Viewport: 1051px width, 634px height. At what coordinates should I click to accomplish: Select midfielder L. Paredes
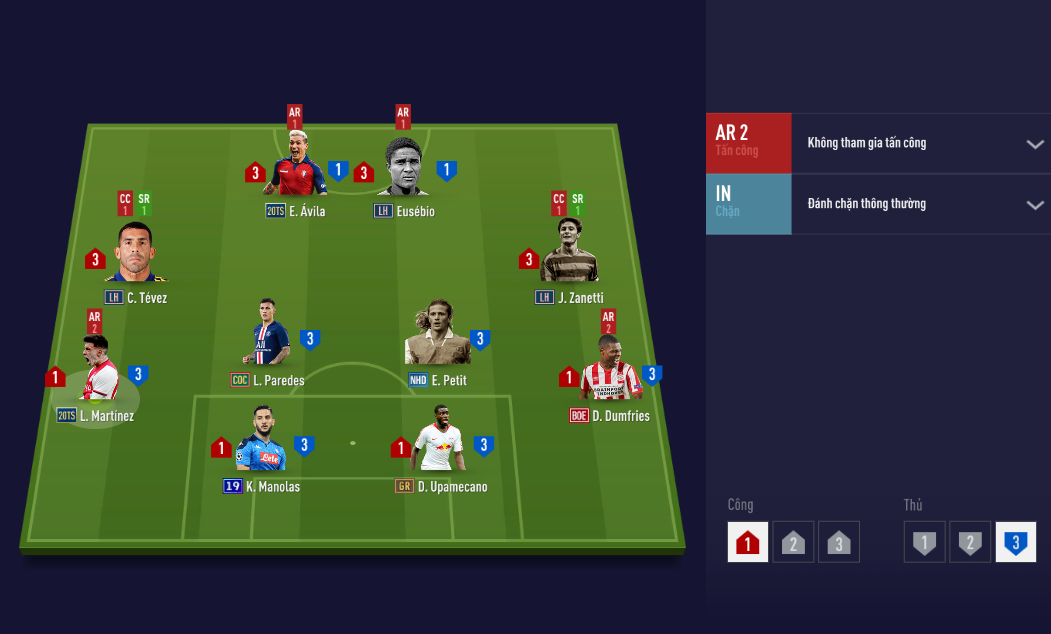(x=269, y=336)
